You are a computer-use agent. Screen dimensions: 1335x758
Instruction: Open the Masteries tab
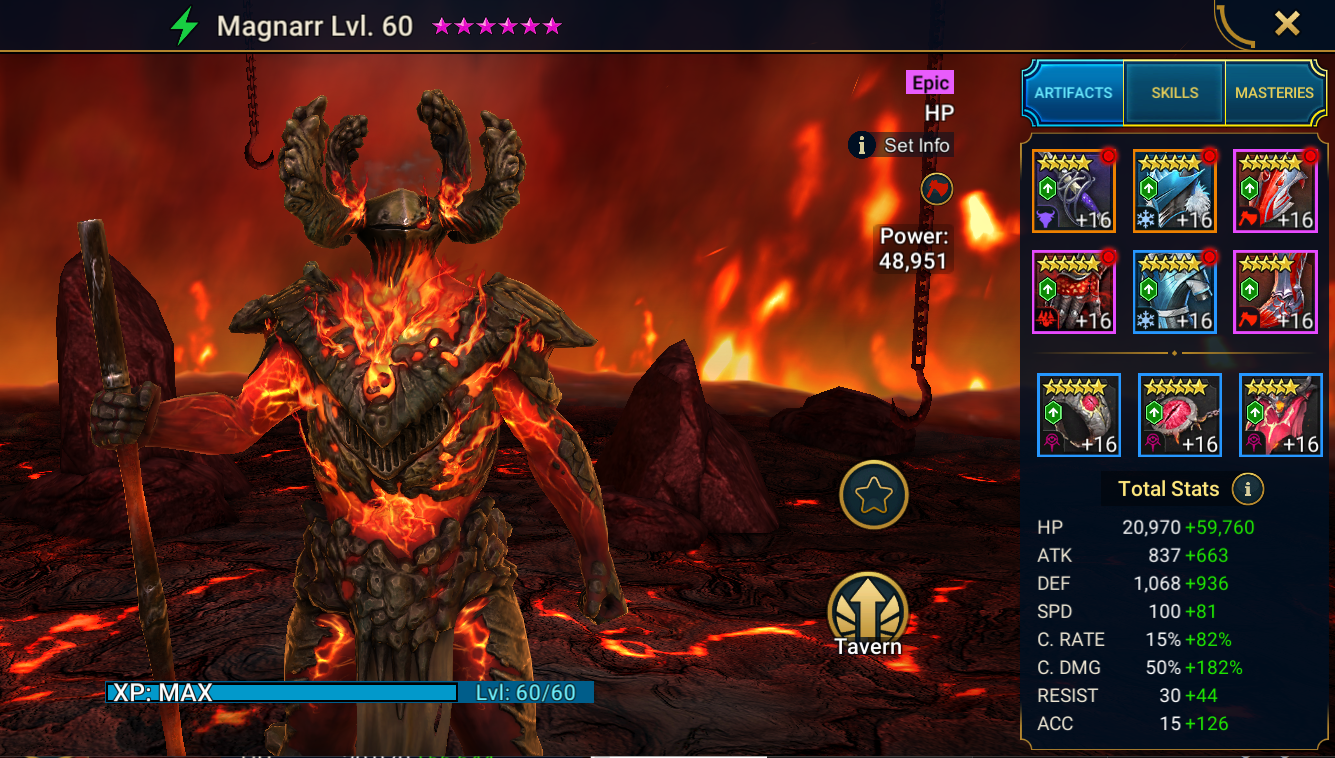point(1275,92)
